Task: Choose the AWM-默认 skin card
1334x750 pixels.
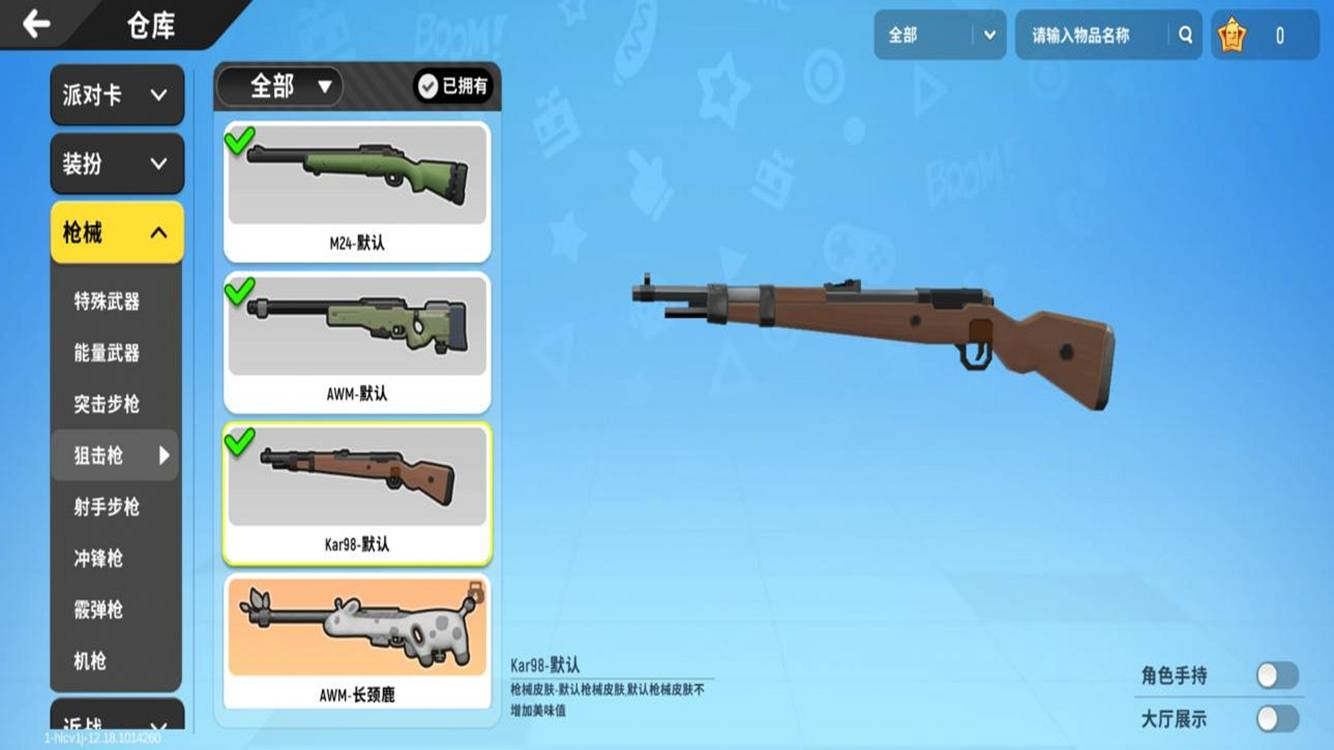Action: pyautogui.click(x=357, y=342)
